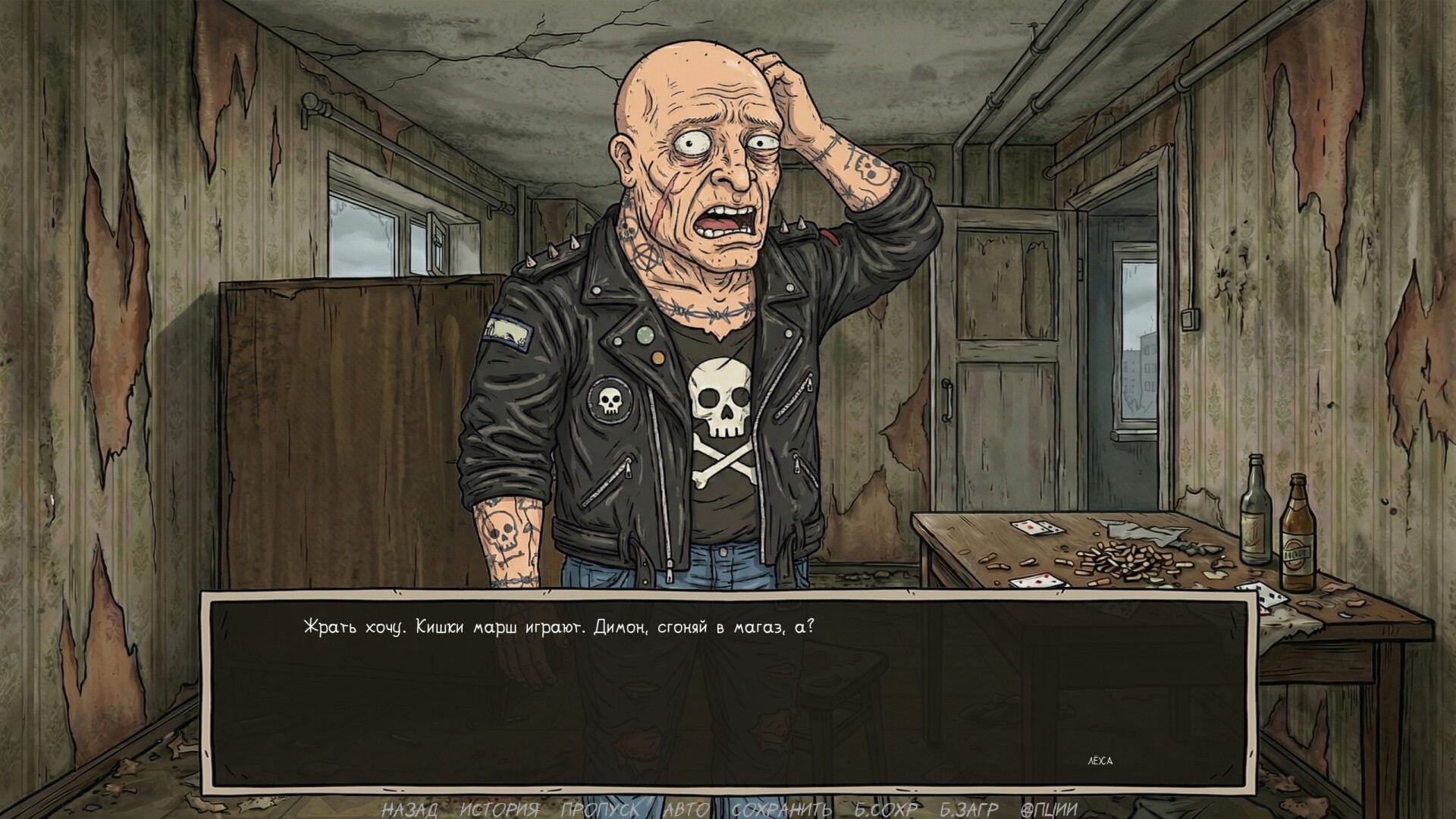Click the skull patch on the jacket
The image size is (1456, 819).
click(x=609, y=400)
